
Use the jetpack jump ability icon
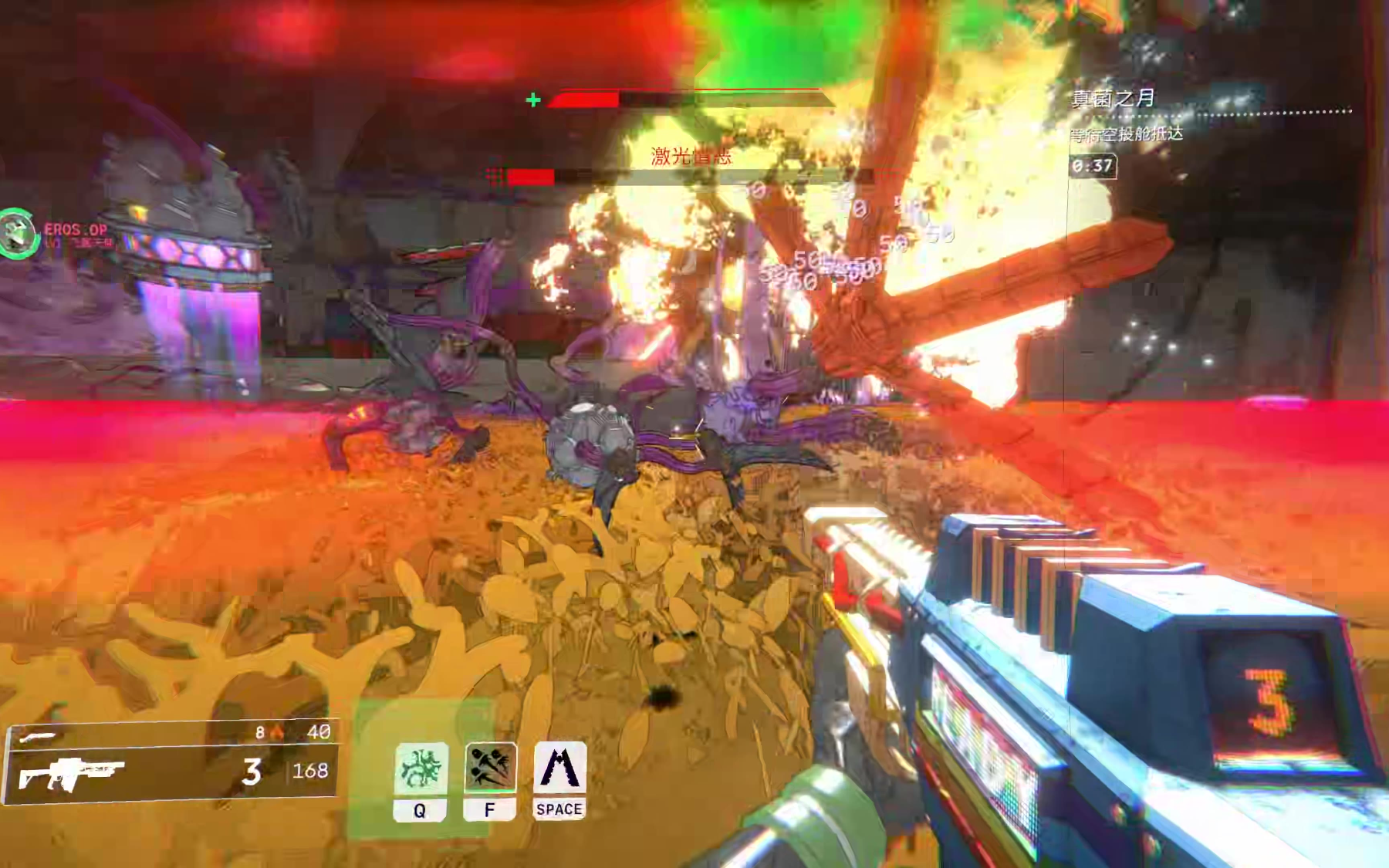point(559,768)
